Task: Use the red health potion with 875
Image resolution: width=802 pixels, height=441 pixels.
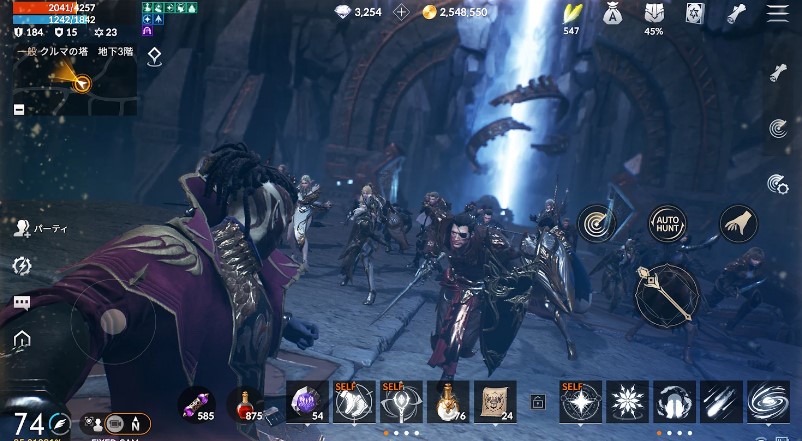Action: click(244, 403)
